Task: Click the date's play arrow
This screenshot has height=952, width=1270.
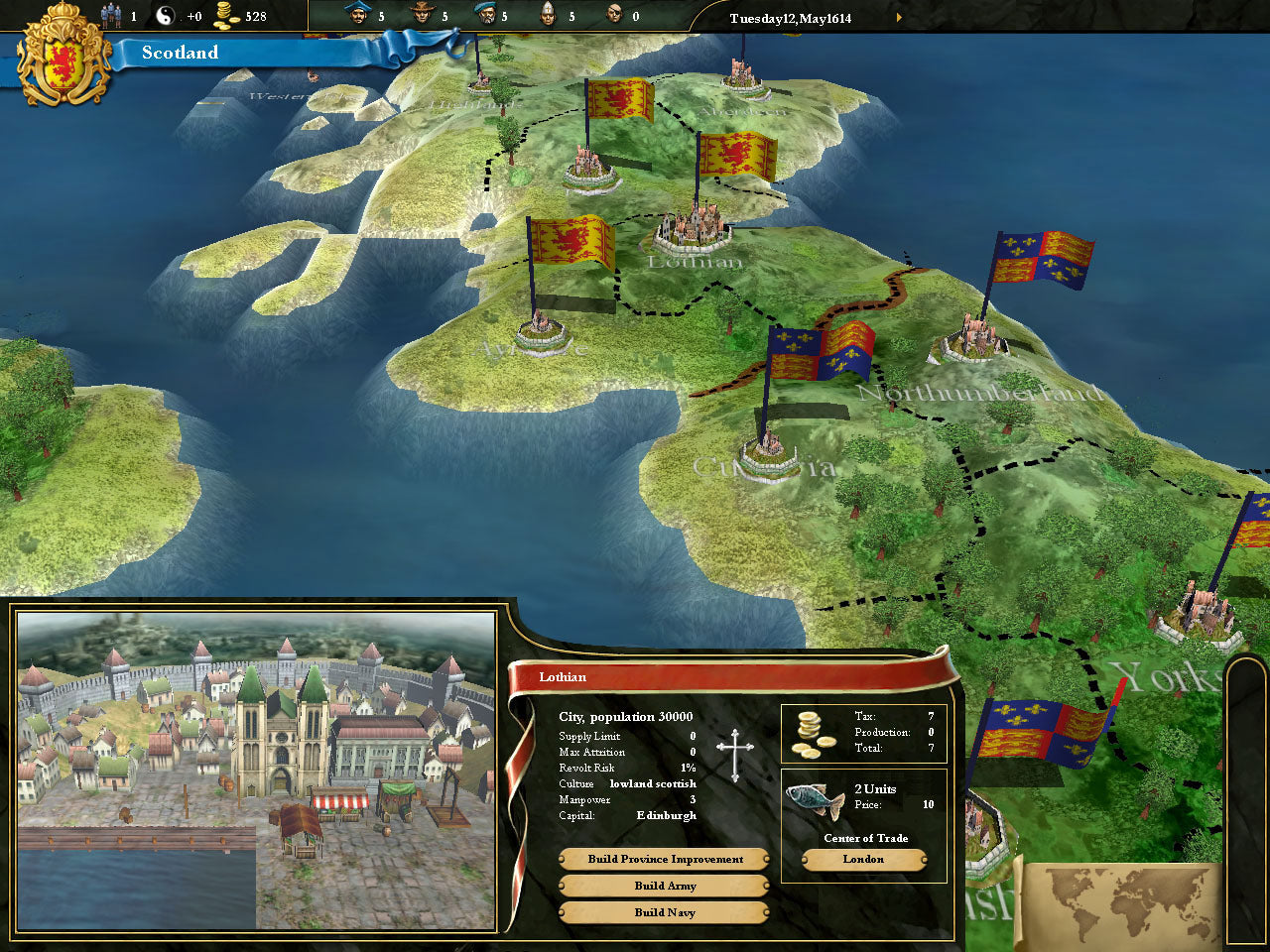Action: [900, 18]
